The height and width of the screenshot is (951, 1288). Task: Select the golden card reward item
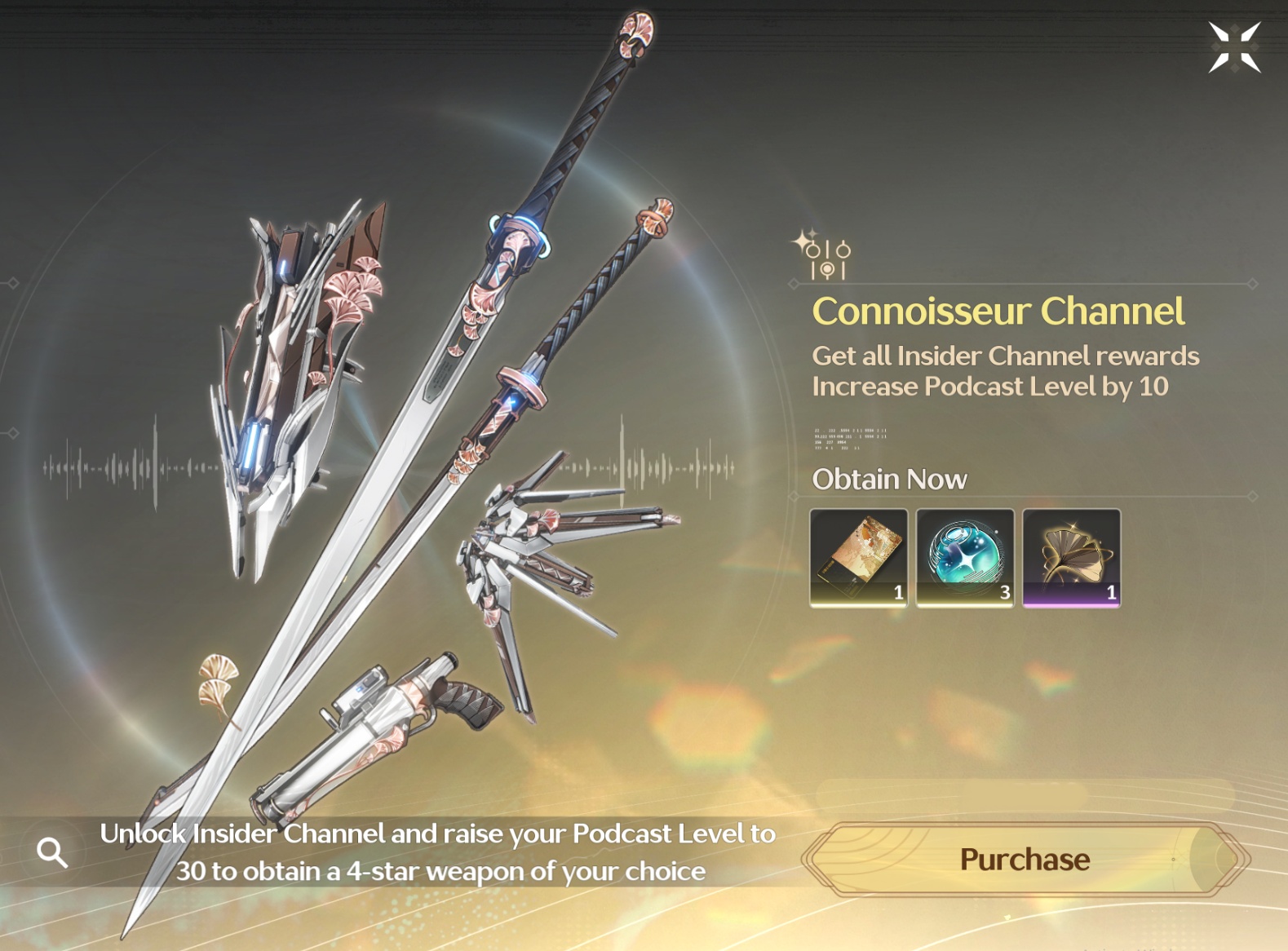(858, 558)
